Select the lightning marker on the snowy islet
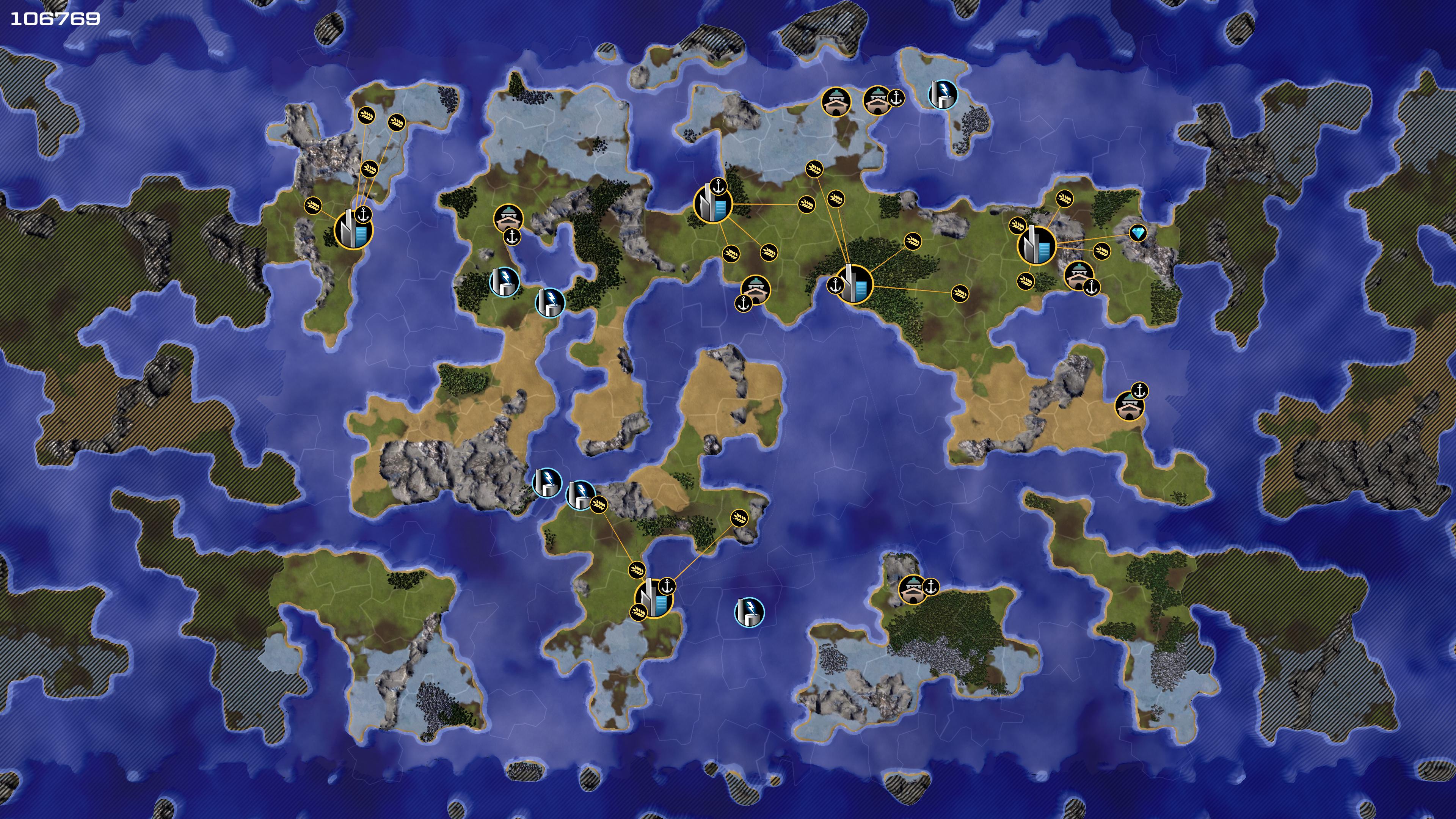 pyautogui.click(x=942, y=93)
